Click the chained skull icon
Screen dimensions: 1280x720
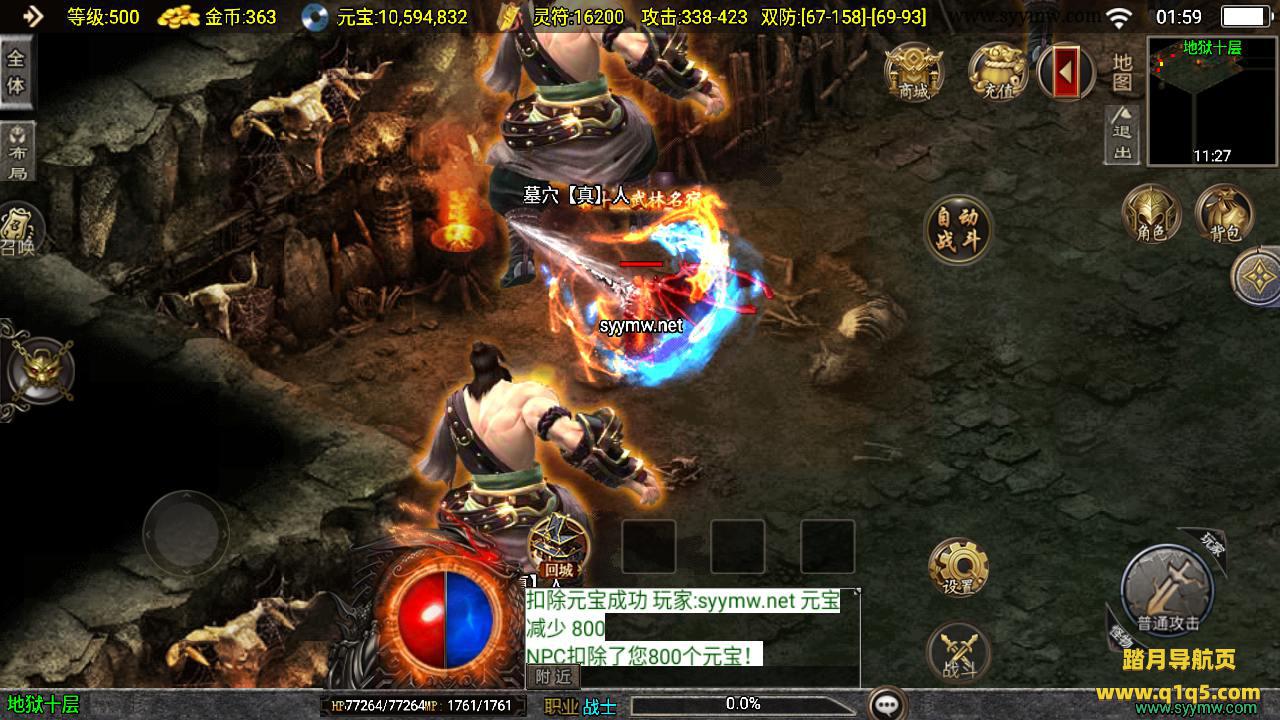pyautogui.click(x=38, y=370)
